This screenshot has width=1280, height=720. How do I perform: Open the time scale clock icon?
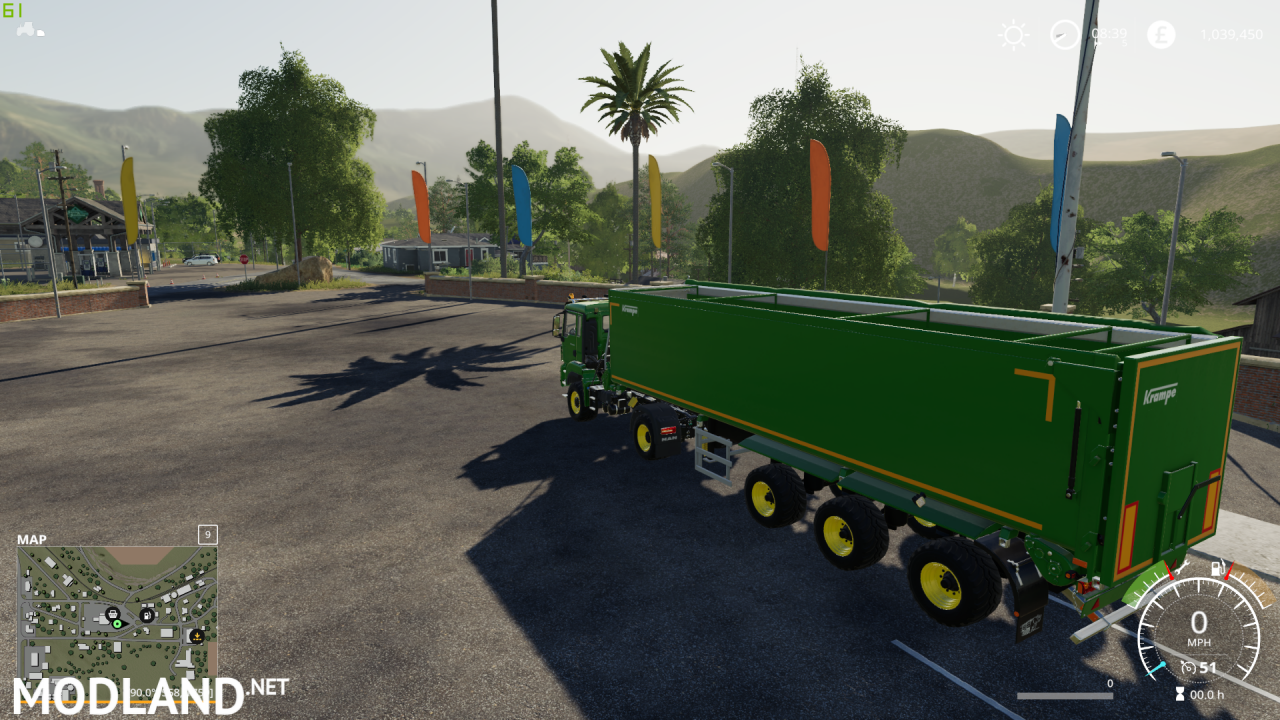point(1065,34)
